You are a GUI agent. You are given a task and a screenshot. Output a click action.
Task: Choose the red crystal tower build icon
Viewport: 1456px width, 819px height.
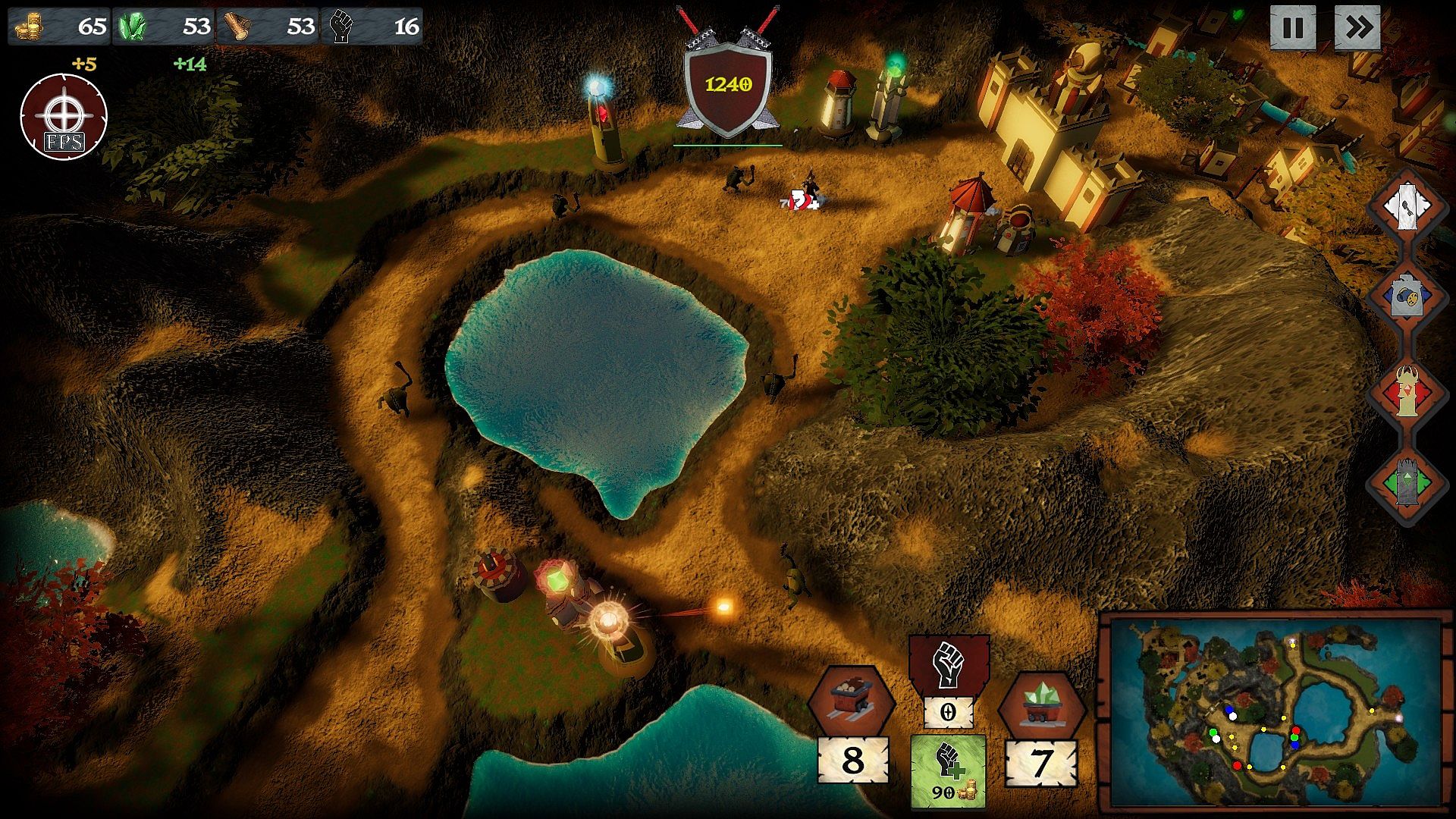pyautogui.click(x=1407, y=391)
